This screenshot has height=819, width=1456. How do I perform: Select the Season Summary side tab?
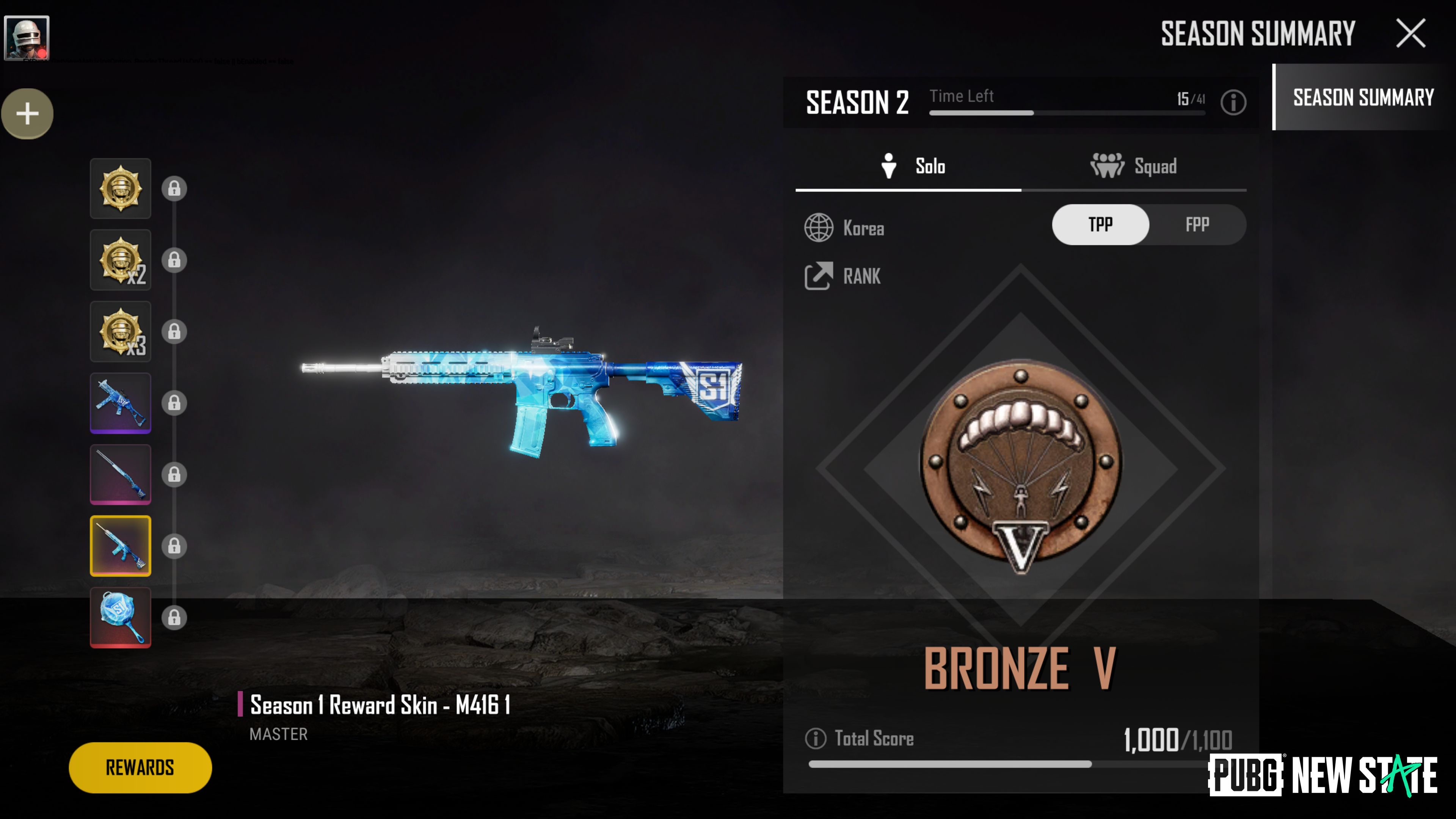point(1363,97)
